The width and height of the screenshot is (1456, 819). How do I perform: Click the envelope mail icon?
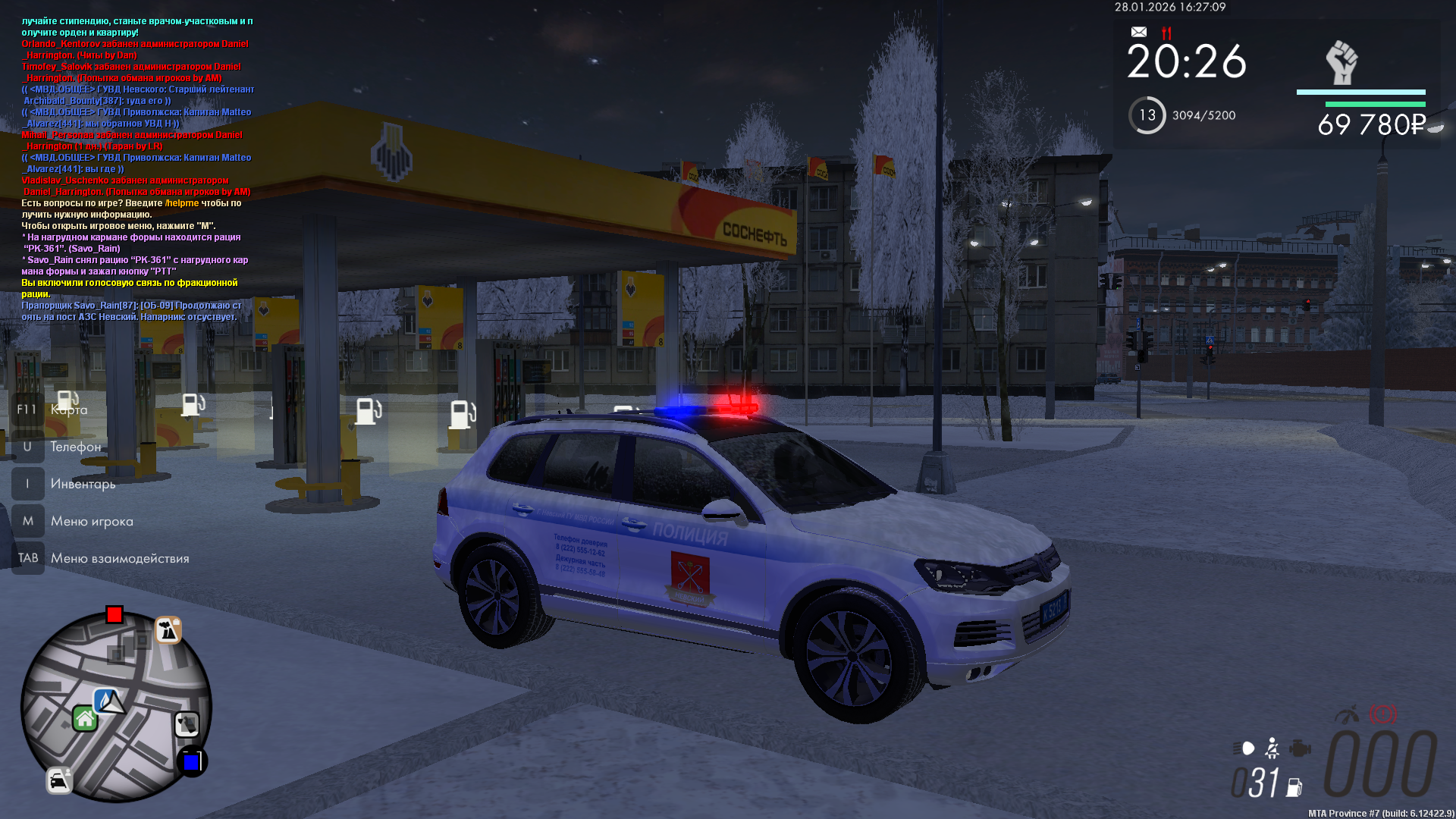coord(1139,32)
